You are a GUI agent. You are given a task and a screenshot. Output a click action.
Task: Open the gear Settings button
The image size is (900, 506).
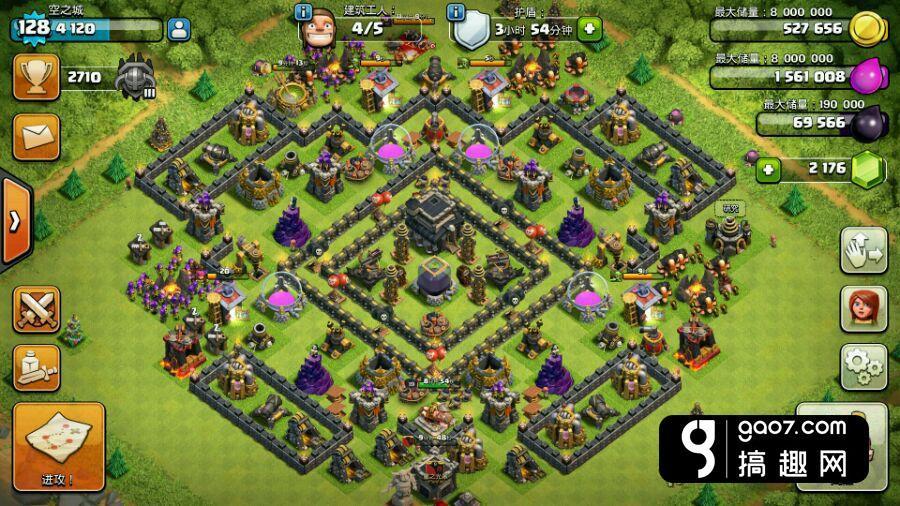(x=860, y=366)
